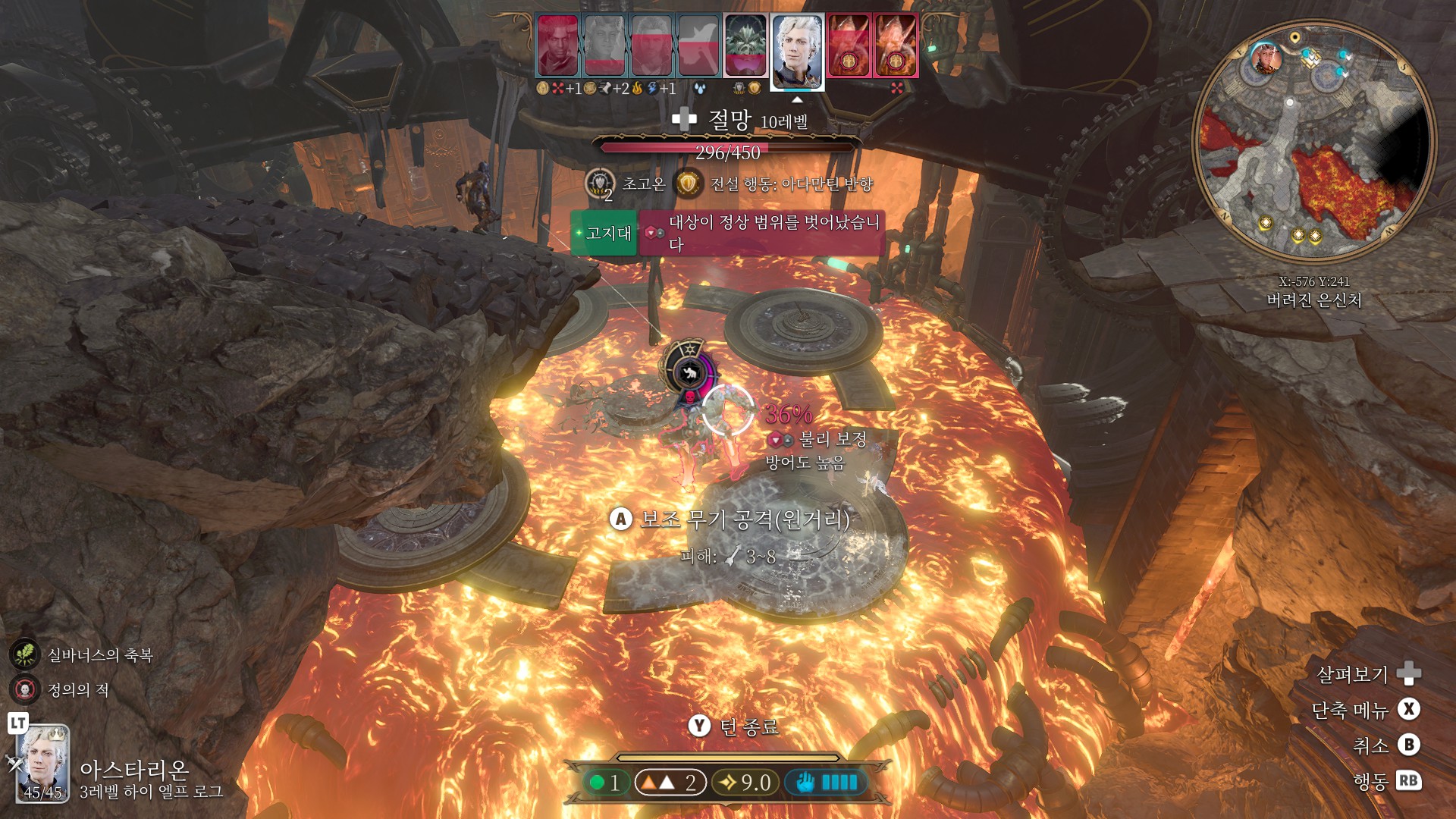Select the spiked golem portrait in turn order

pyautogui.click(x=745, y=45)
